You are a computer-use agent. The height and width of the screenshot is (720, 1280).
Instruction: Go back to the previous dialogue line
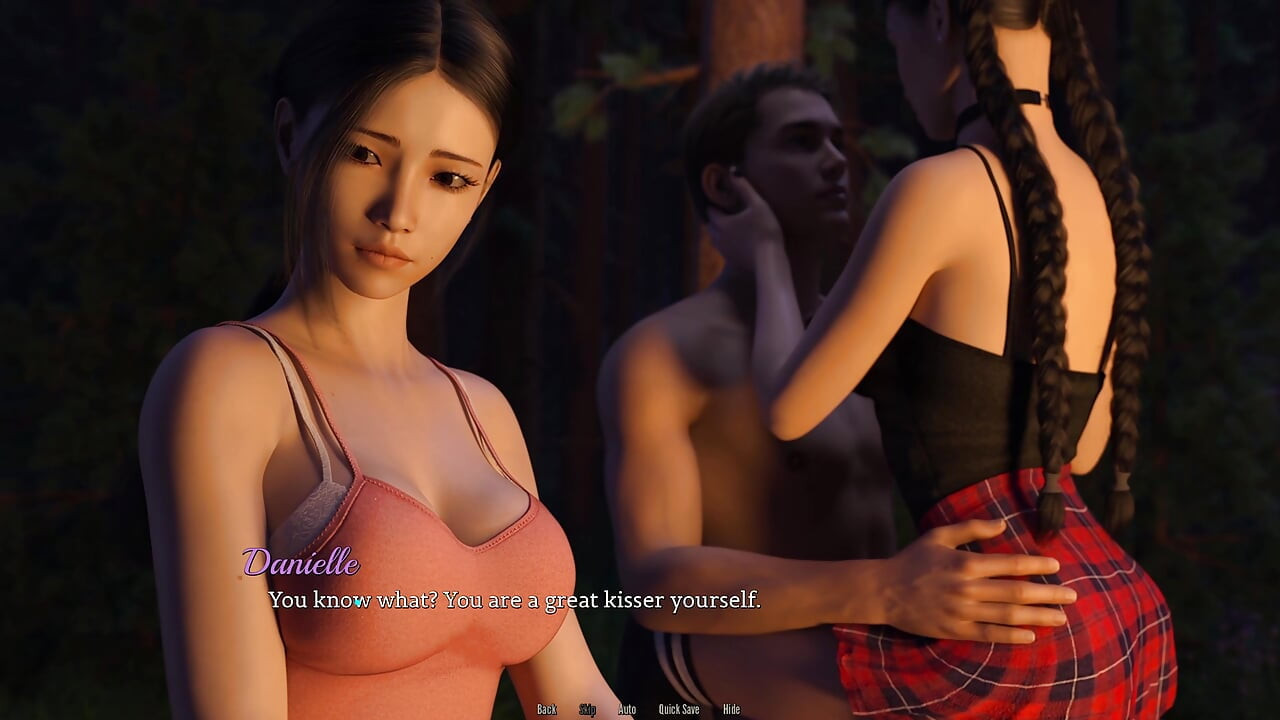(546, 709)
